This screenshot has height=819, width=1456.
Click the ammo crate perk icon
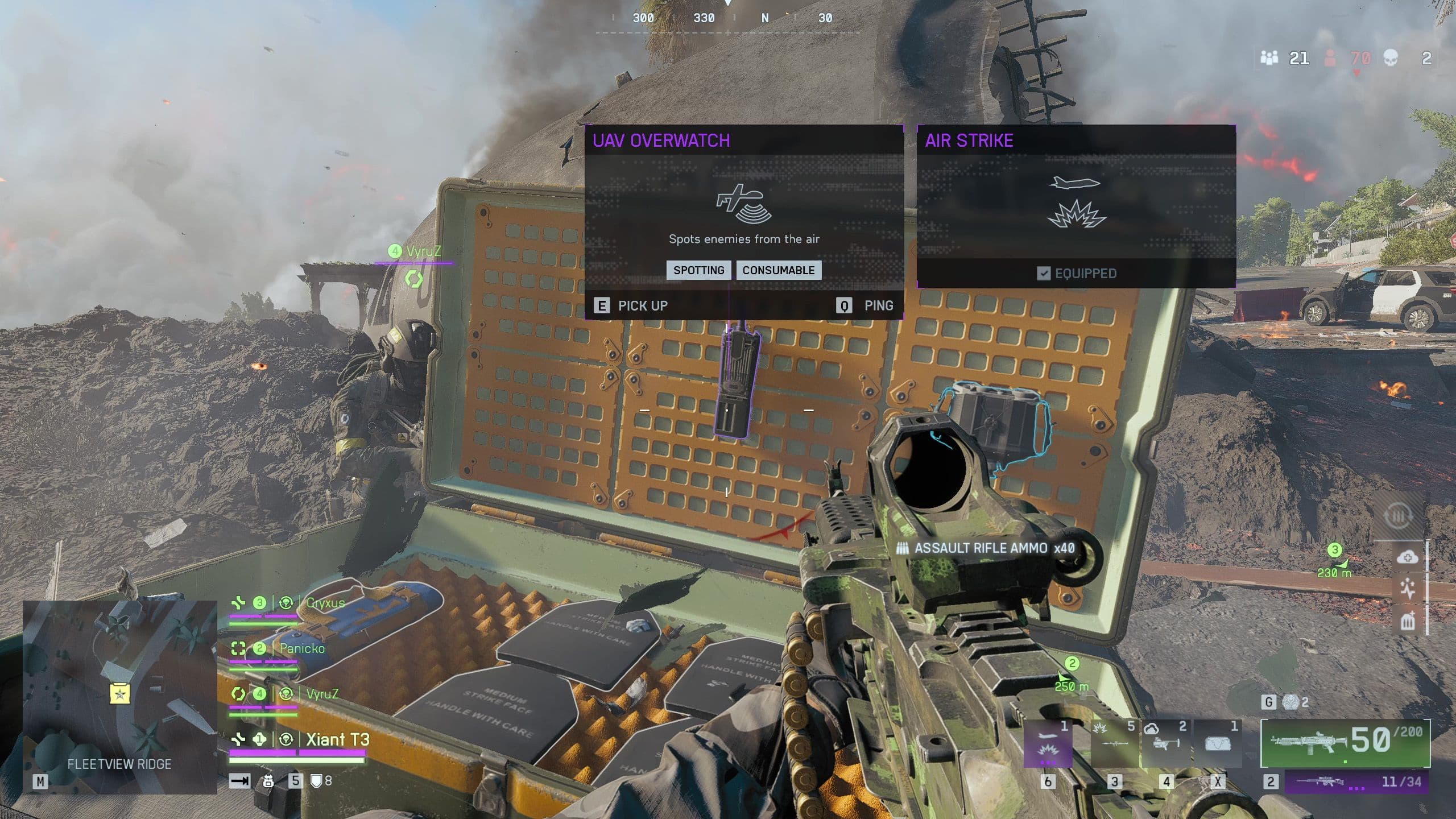click(x=1408, y=621)
